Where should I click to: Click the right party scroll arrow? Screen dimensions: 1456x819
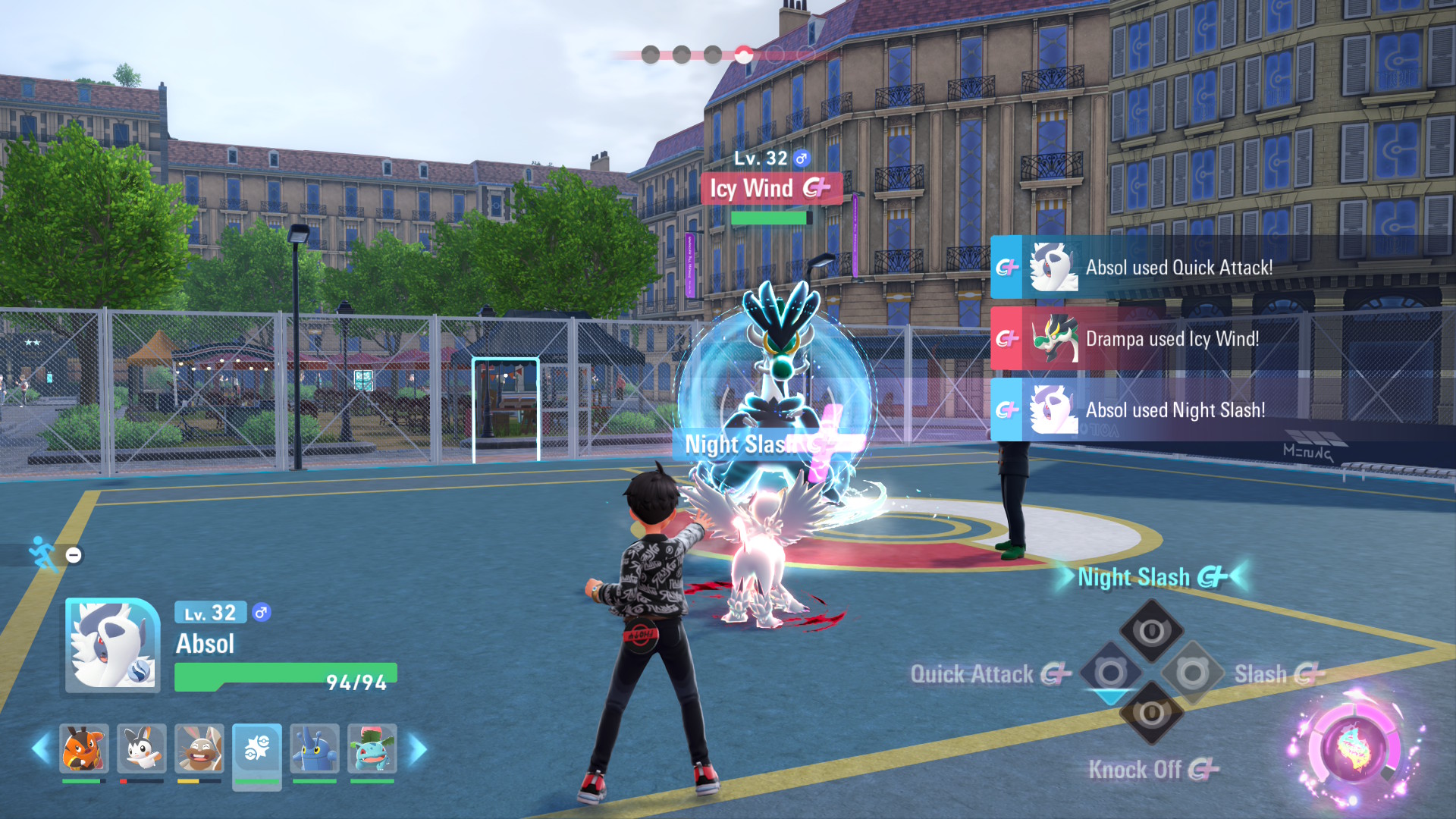[418, 749]
